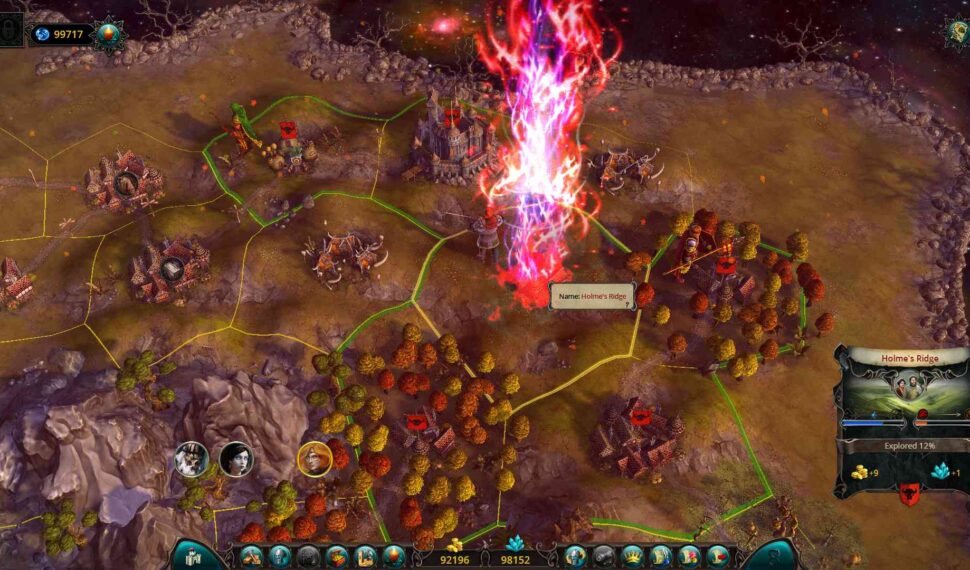Click the flame orb beside the mana counter
The height and width of the screenshot is (570, 970).
107,34
